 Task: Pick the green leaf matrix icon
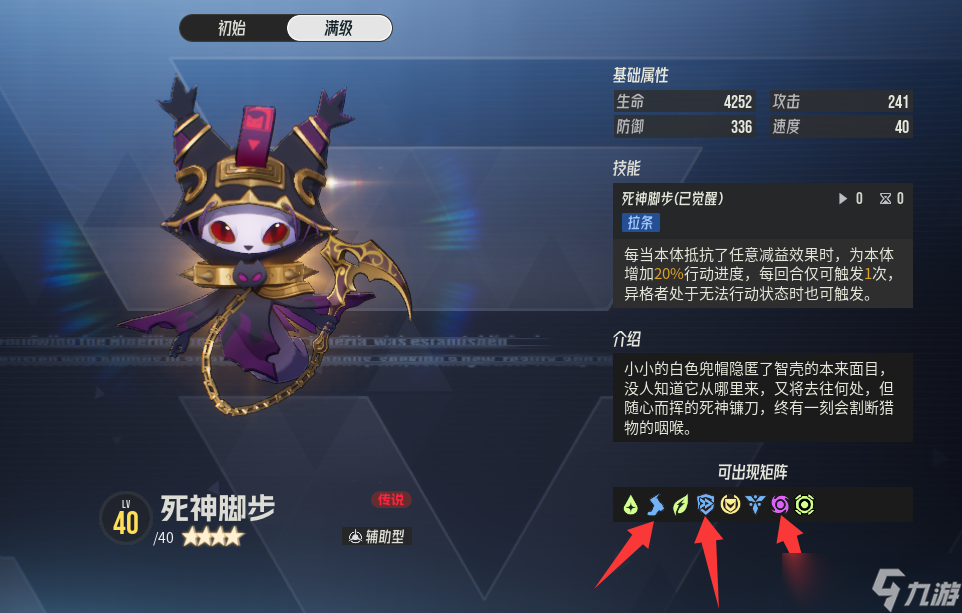point(680,505)
